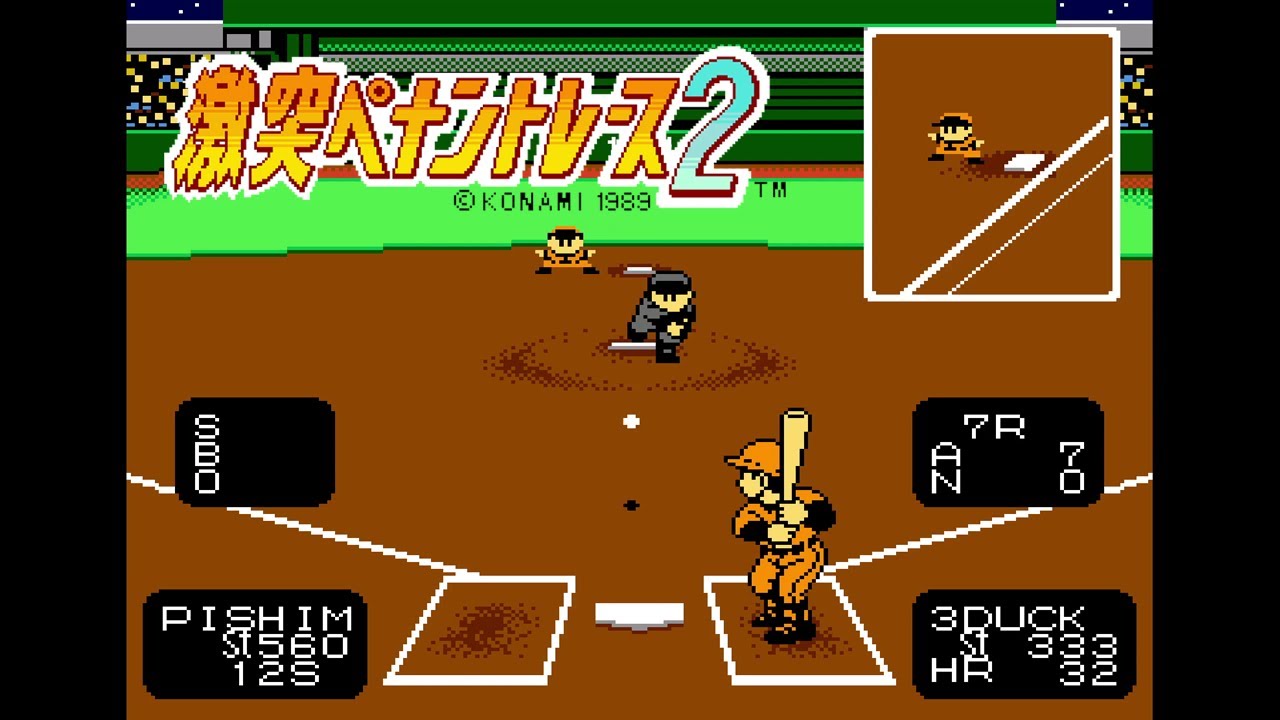The image size is (1280, 720).
Task: Click the ©KONAMI 1989 copyright text
Action: [555, 198]
